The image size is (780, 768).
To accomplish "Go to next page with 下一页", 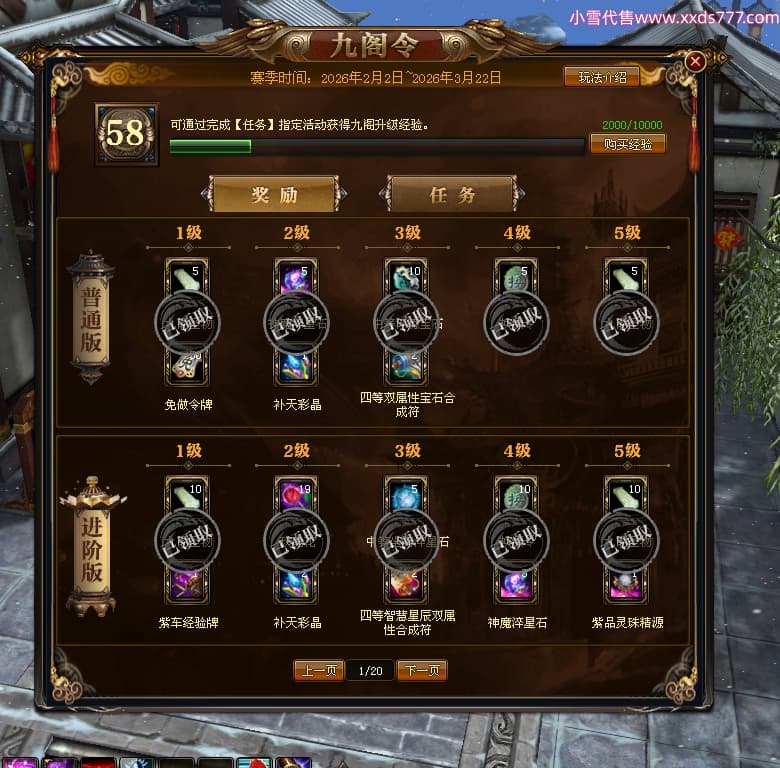I will (x=421, y=670).
